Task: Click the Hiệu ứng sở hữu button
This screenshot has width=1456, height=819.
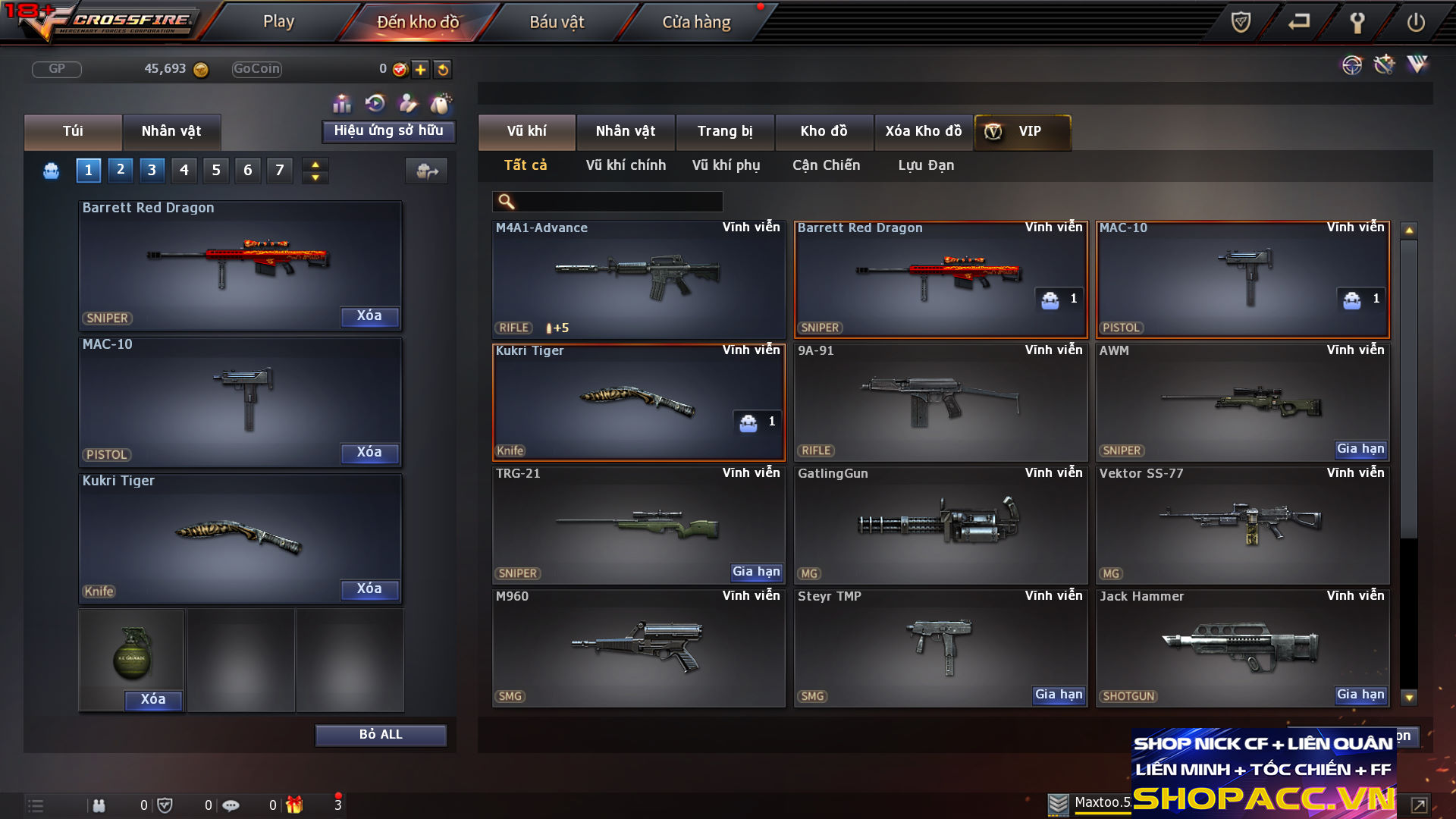Action: pos(388,131)
